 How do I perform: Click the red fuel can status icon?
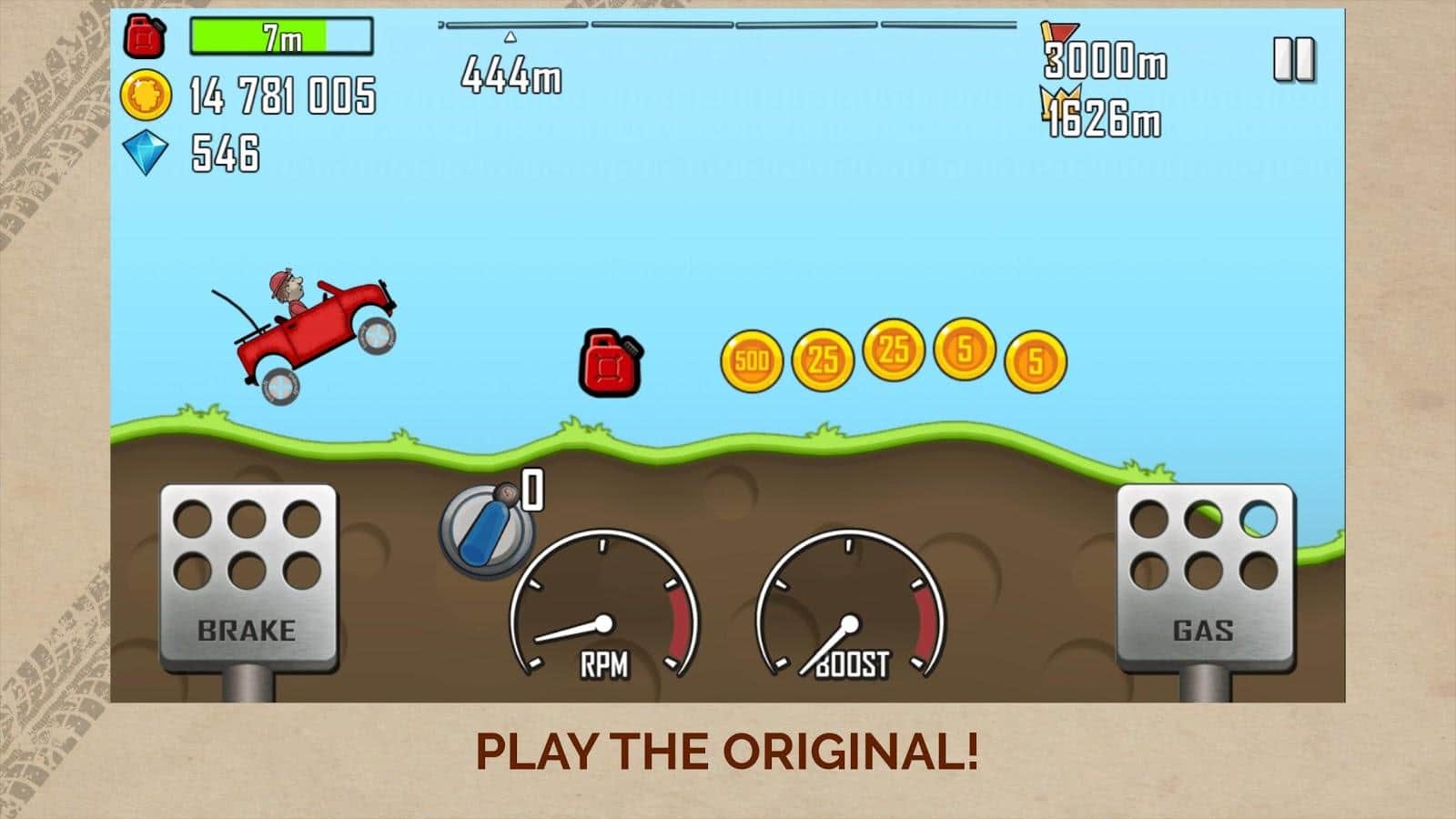pyautogui.click(x=146, y=36)
